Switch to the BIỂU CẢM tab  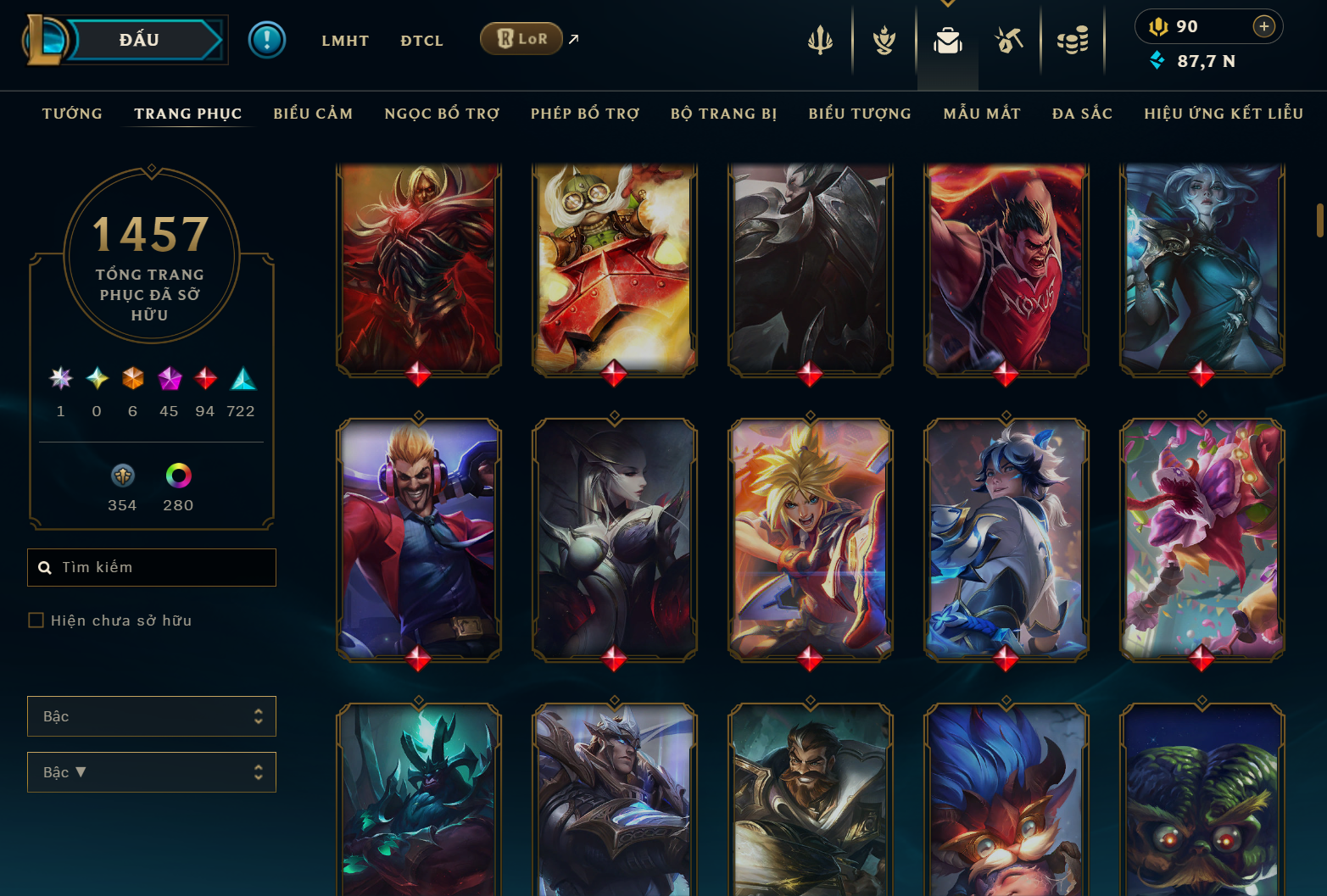pos(313,114)
